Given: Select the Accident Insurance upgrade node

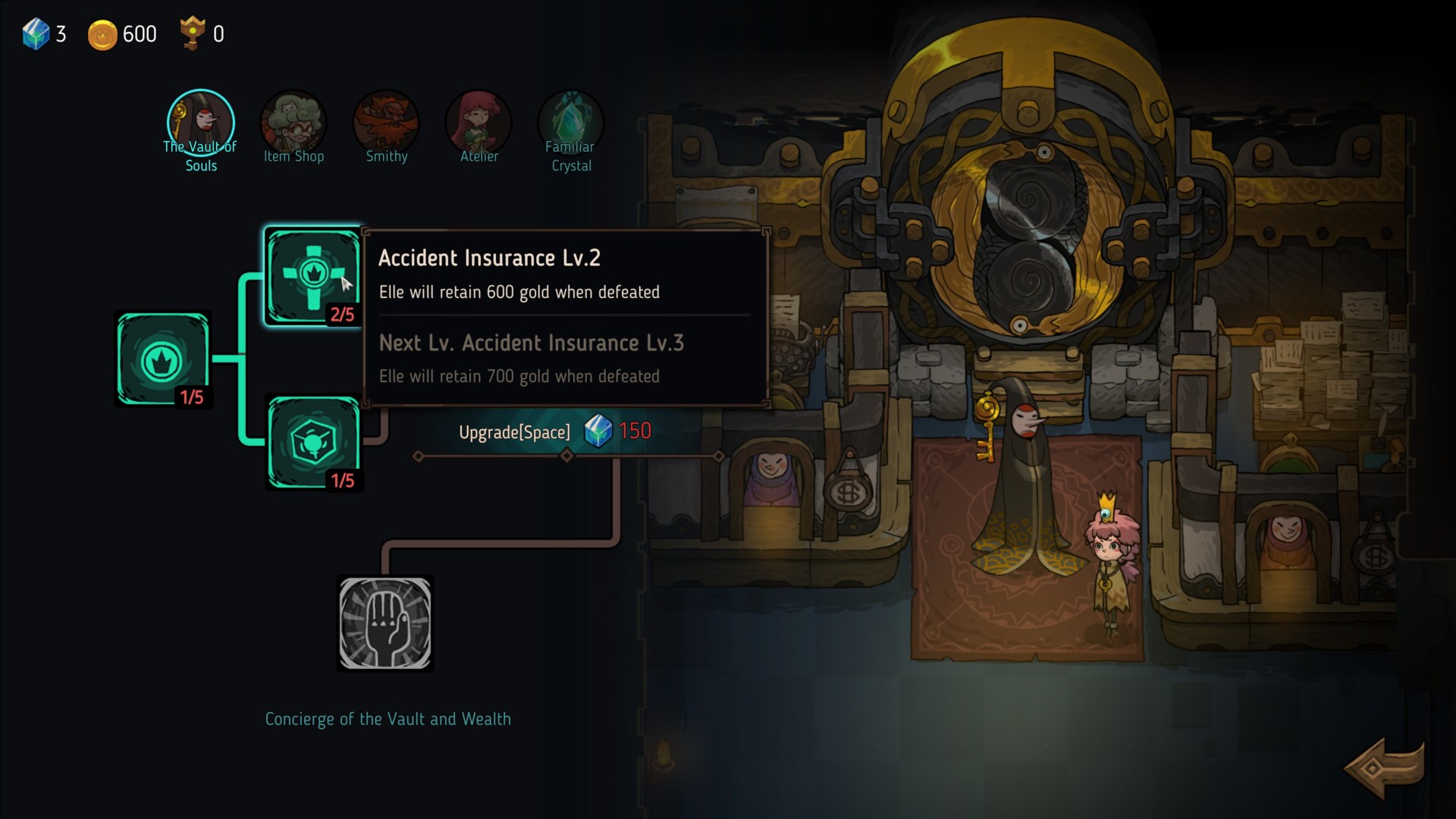Looking at the screenshot, I should pyautogui.click(x=313, y=276).
